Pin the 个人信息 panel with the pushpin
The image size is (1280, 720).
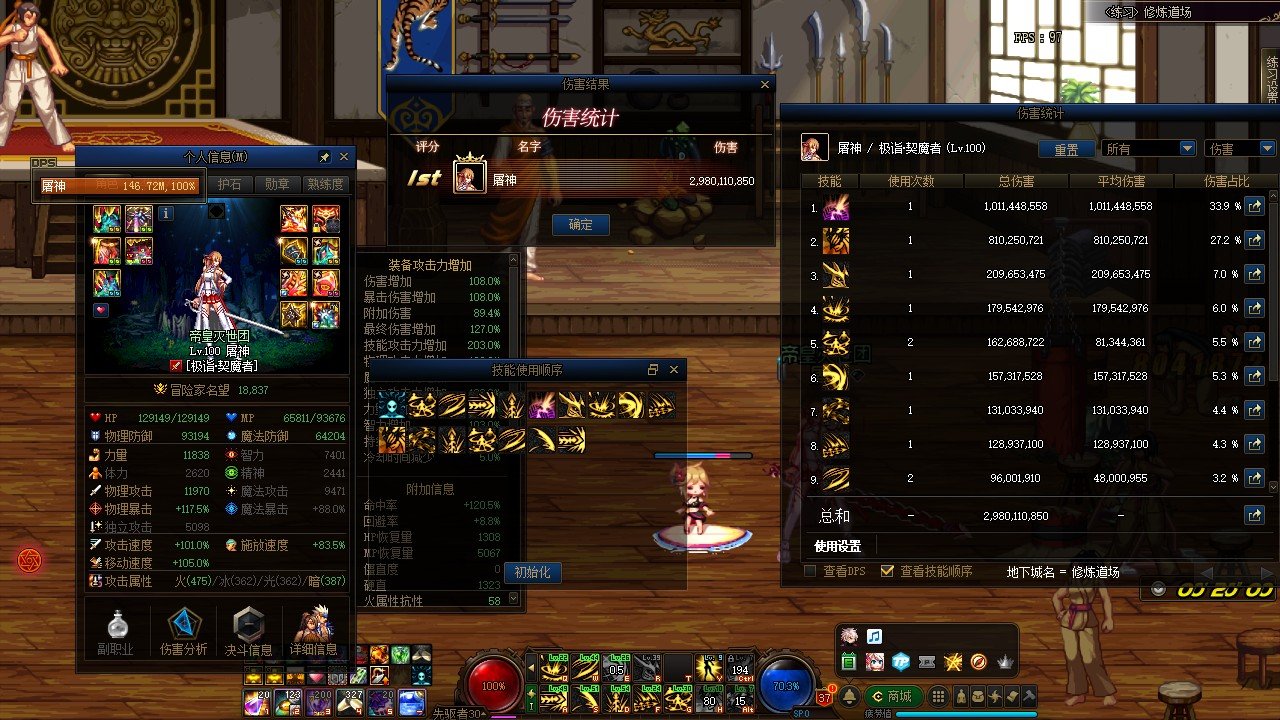[324, 157]
